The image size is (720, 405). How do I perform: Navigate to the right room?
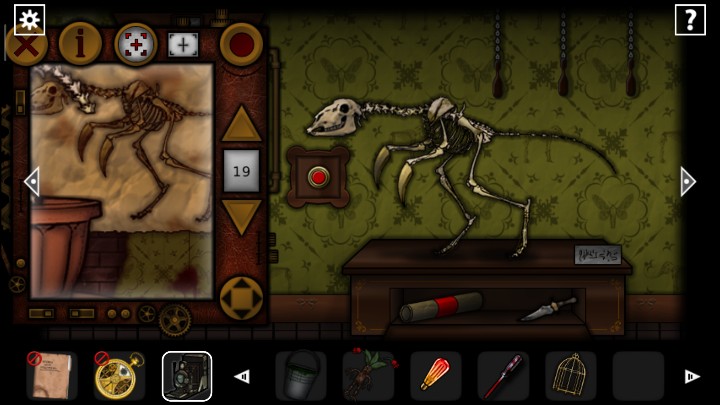[x=688, y=181]
